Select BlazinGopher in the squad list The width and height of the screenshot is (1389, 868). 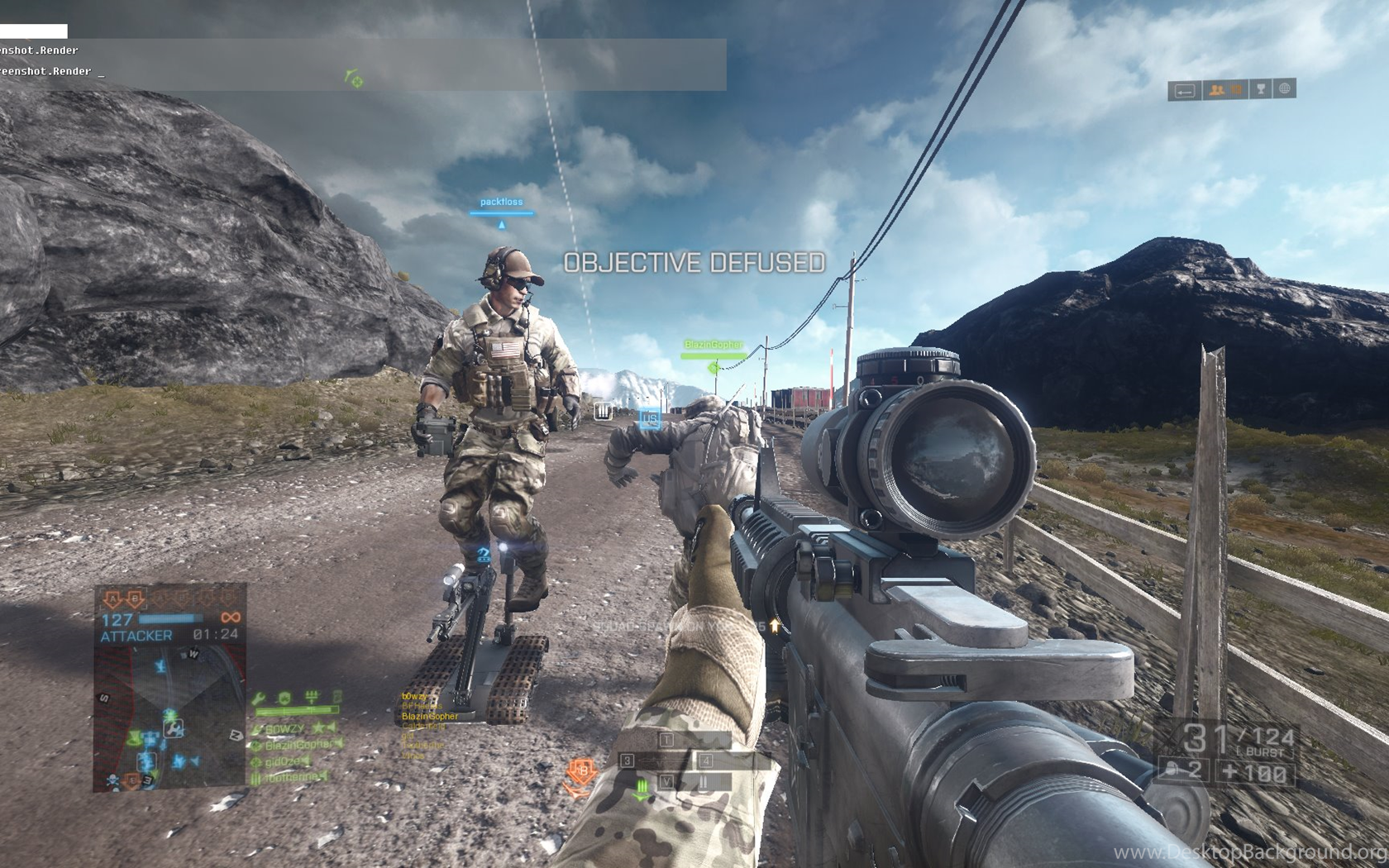[296, 745]
